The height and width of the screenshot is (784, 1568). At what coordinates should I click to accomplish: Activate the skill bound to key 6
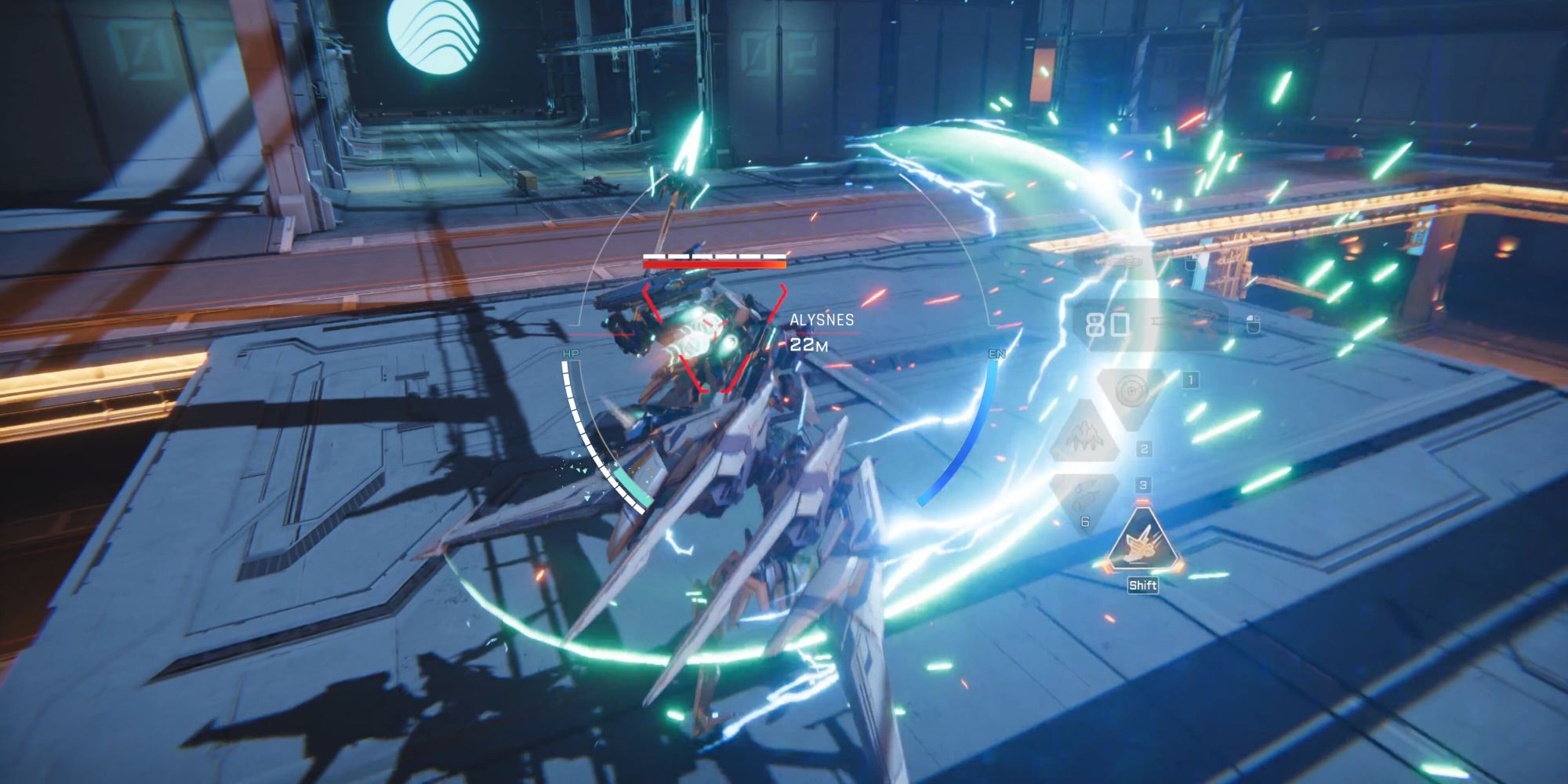1084,521
